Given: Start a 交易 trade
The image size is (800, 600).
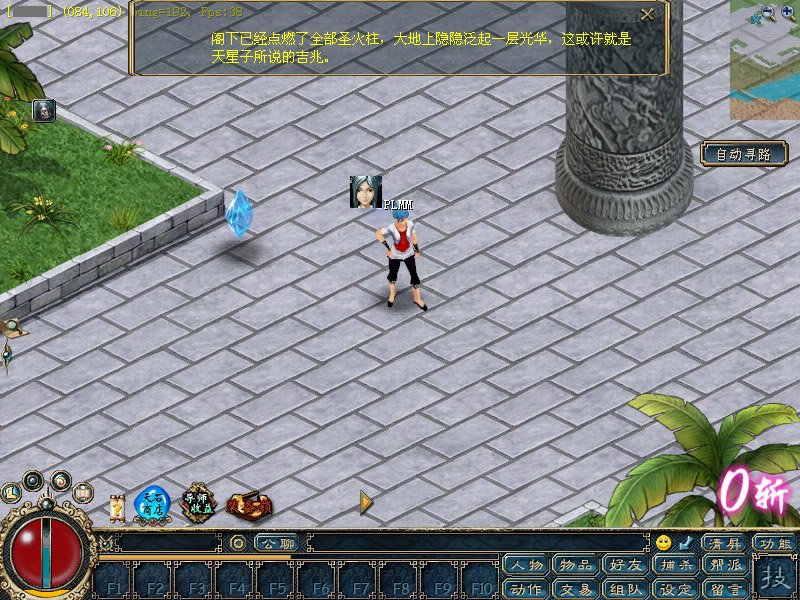Looking at the screenshot, I should tap(575, 588).
